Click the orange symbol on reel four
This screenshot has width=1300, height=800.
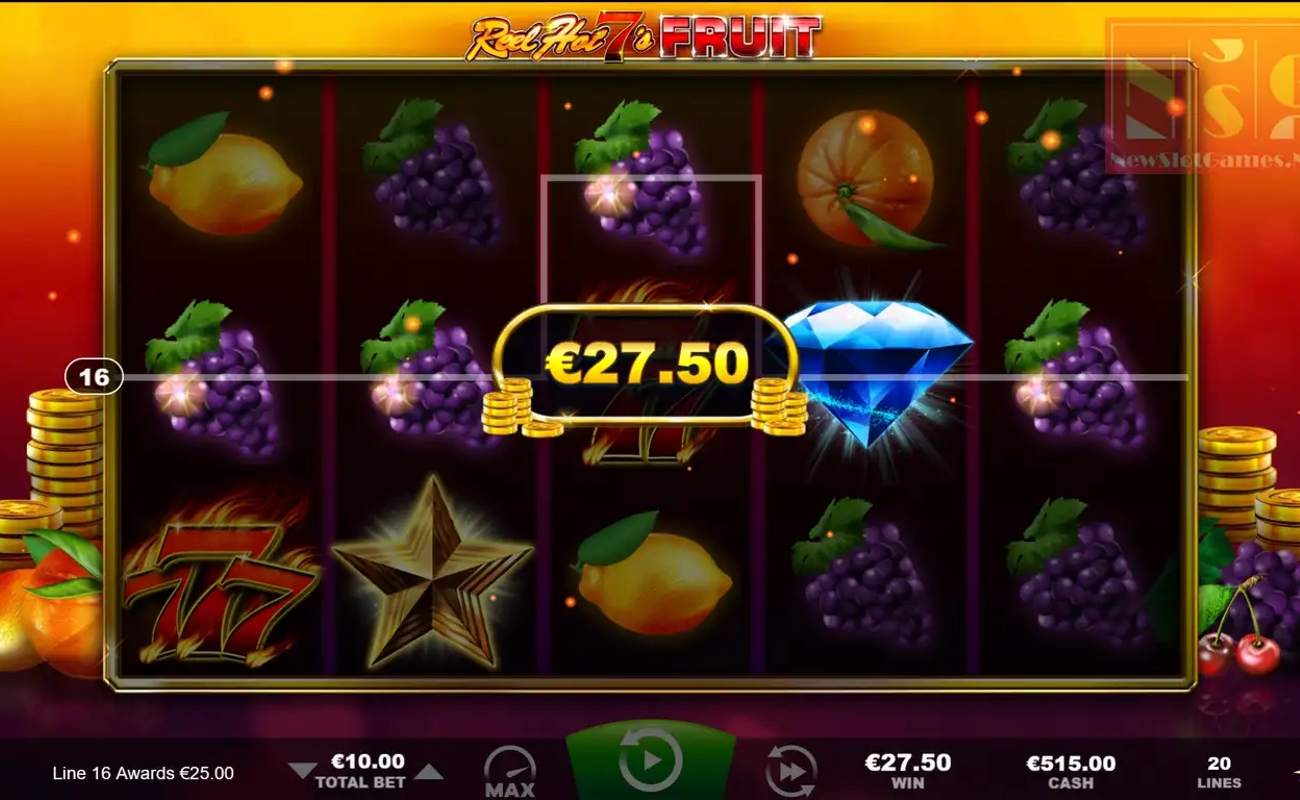(x=866, y=180)
